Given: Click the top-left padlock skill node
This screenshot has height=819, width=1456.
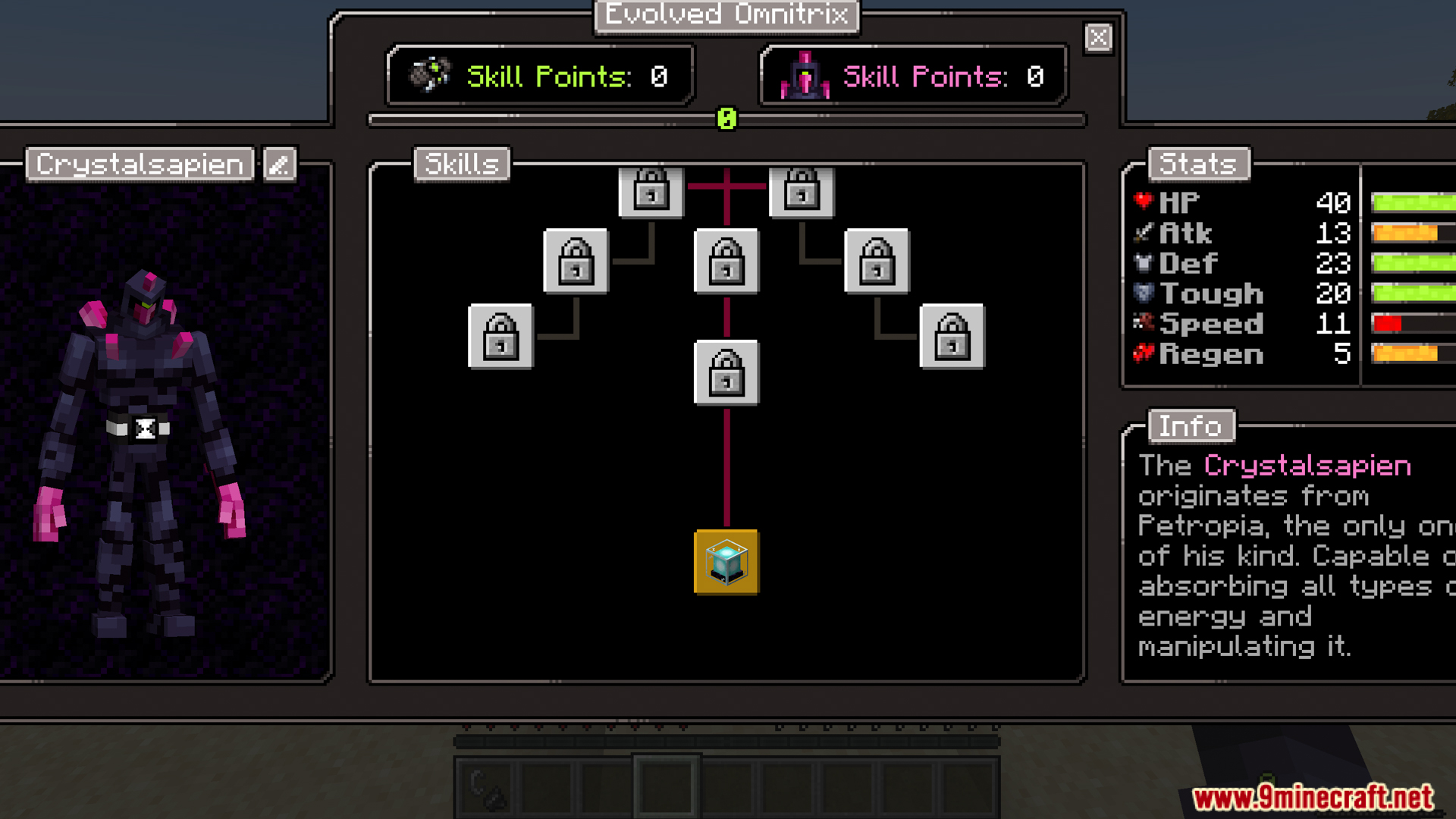Looking at the screenshot, I should (x=651, y=192).
